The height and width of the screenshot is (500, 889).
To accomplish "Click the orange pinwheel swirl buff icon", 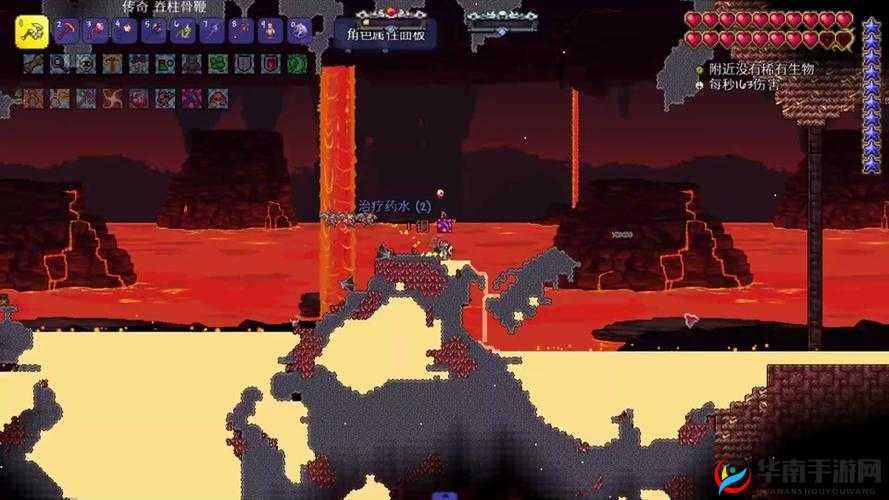I will (112, 98).
